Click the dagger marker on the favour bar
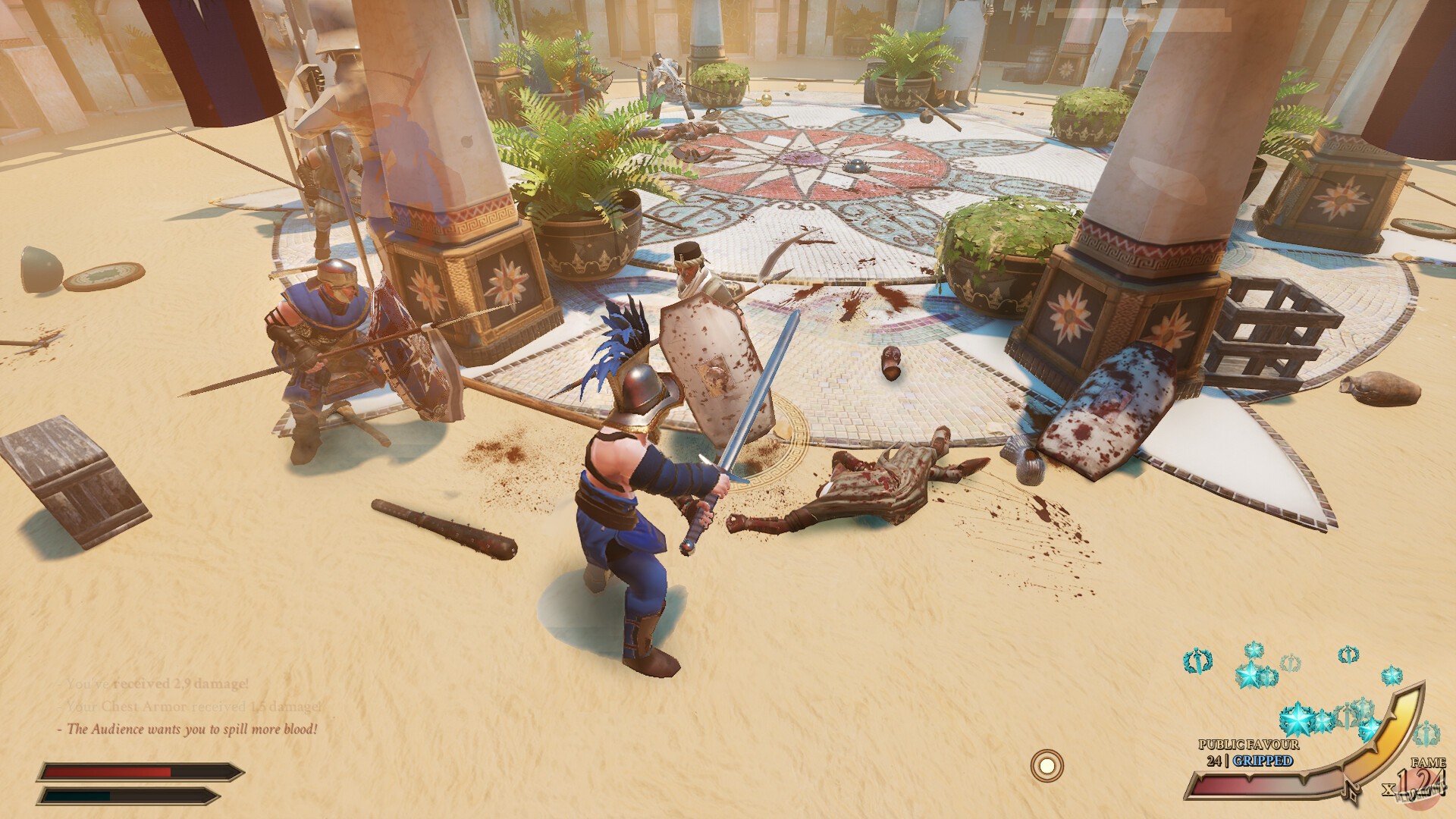 [x=1351, y=791]
